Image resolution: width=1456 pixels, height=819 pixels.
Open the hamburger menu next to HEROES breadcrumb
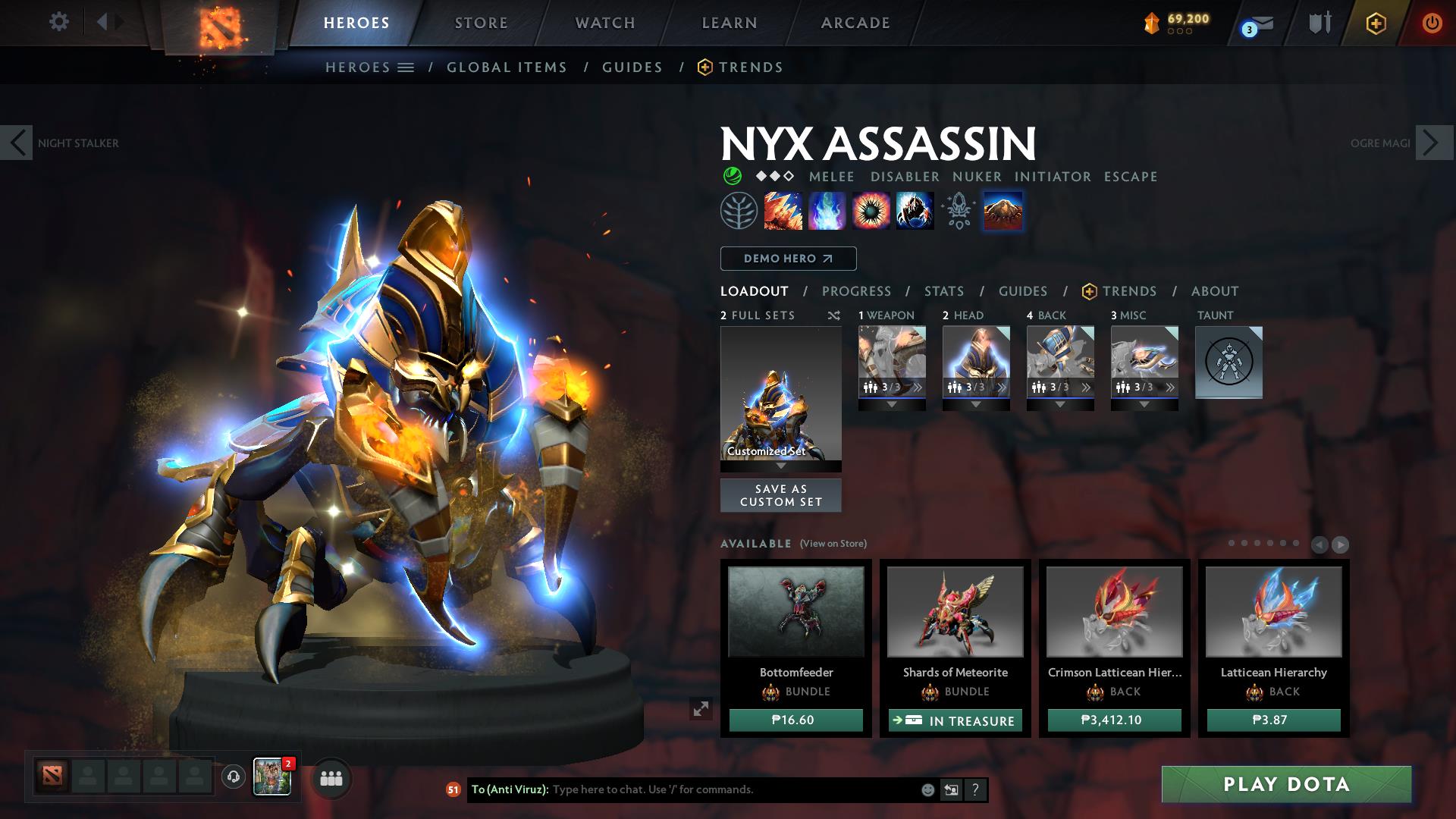click(x=404, y=67)
